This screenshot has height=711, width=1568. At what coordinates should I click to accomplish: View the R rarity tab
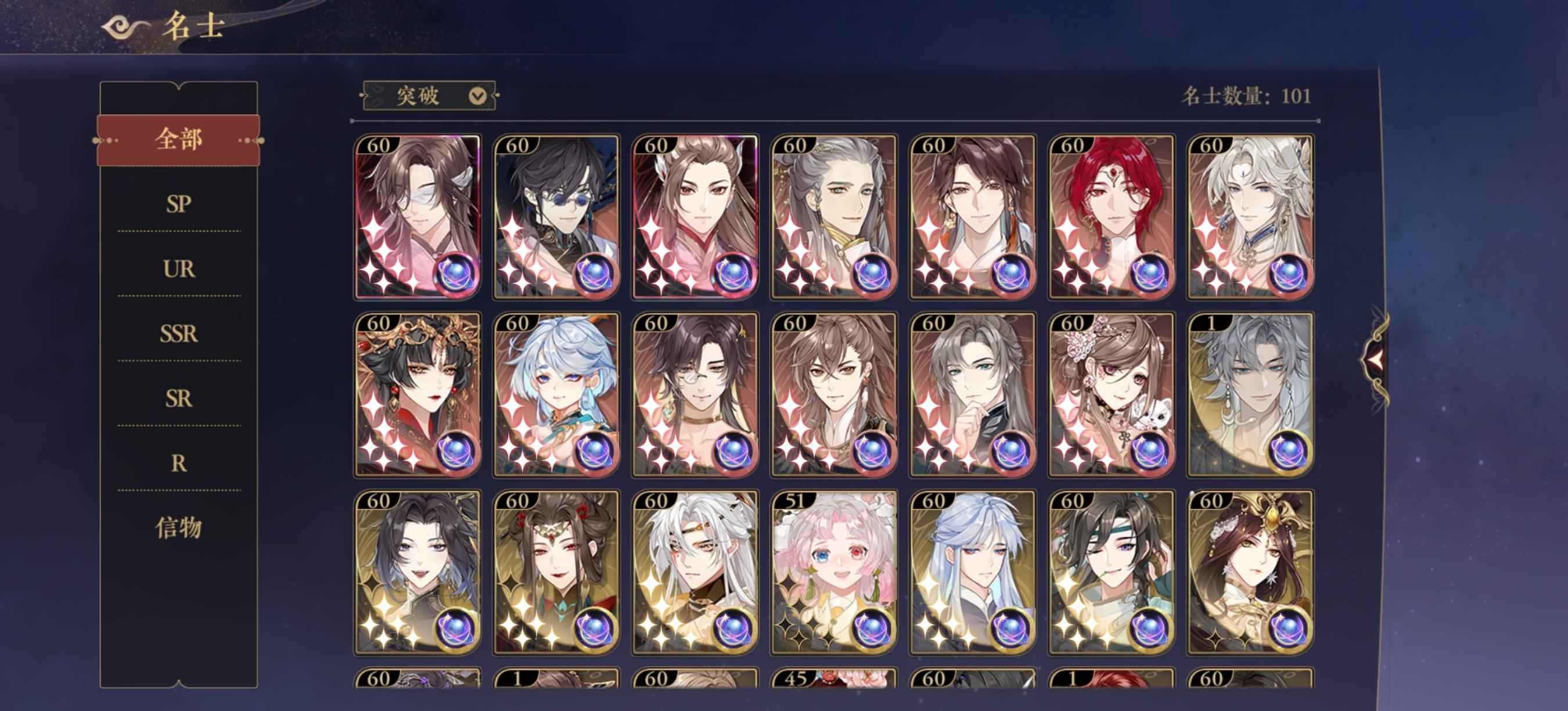[178, 463]
